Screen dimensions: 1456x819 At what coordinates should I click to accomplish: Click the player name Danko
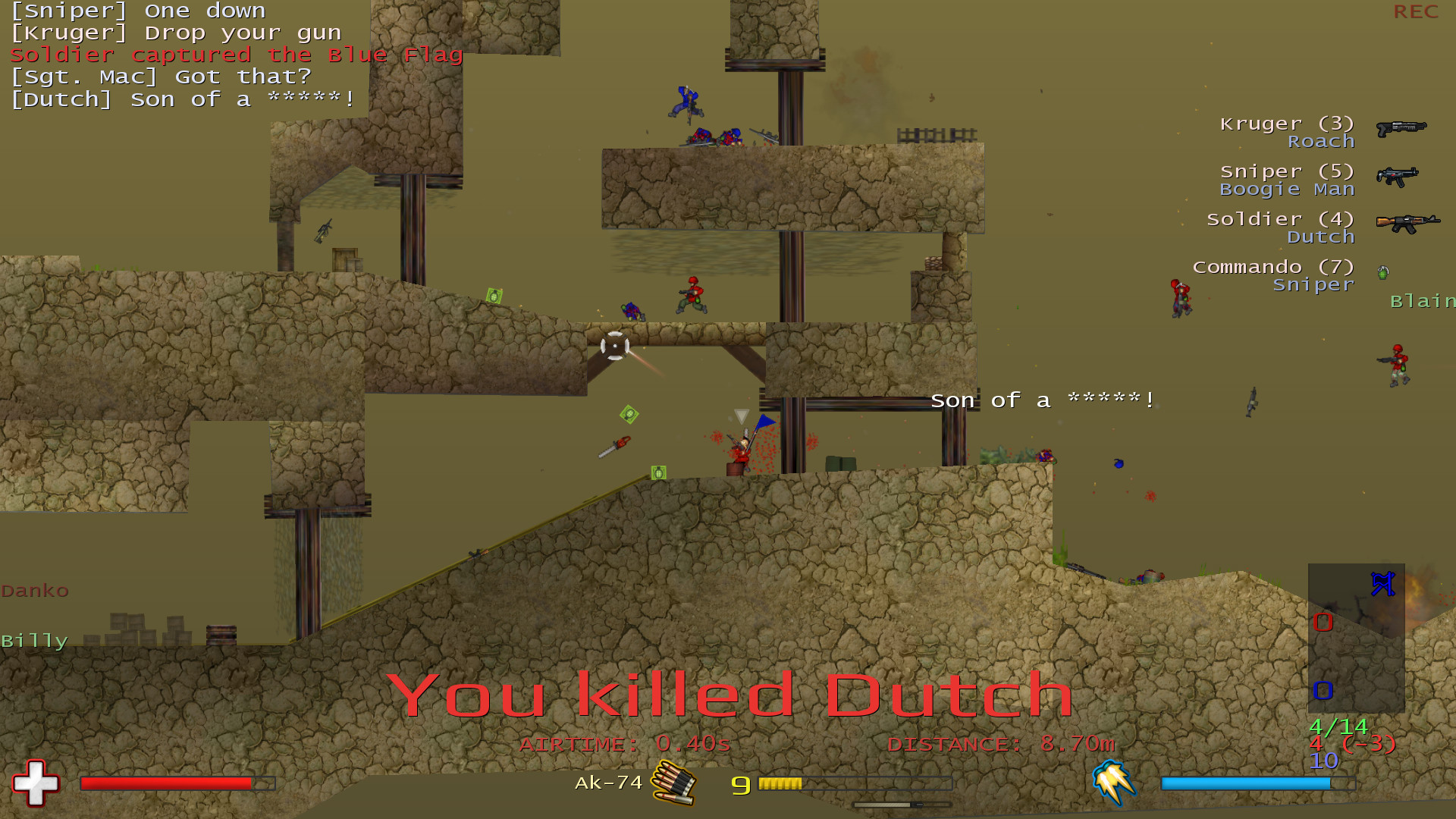(35, 591)
